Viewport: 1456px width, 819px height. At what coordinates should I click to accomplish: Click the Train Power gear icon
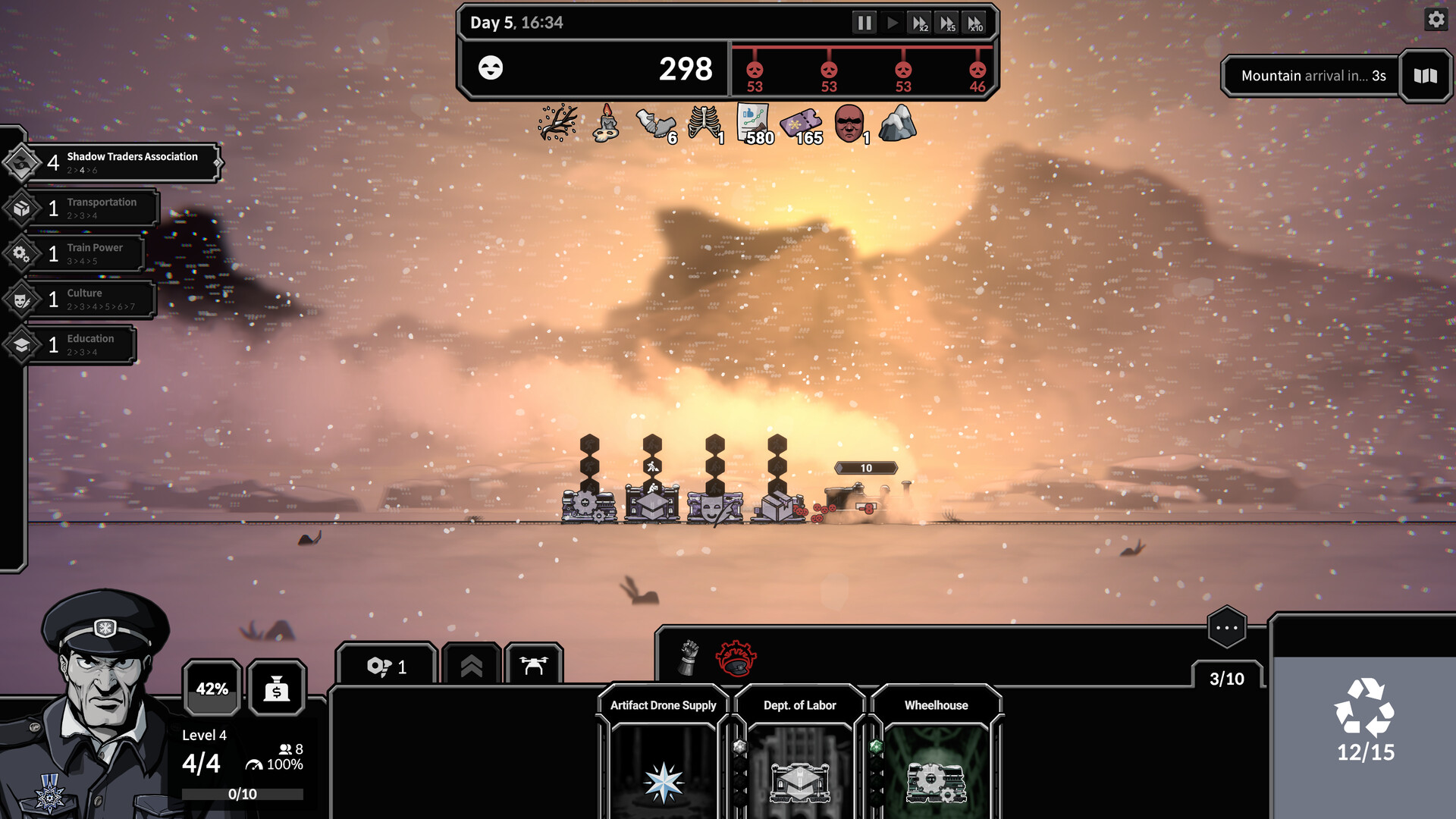tap(20, 253)
